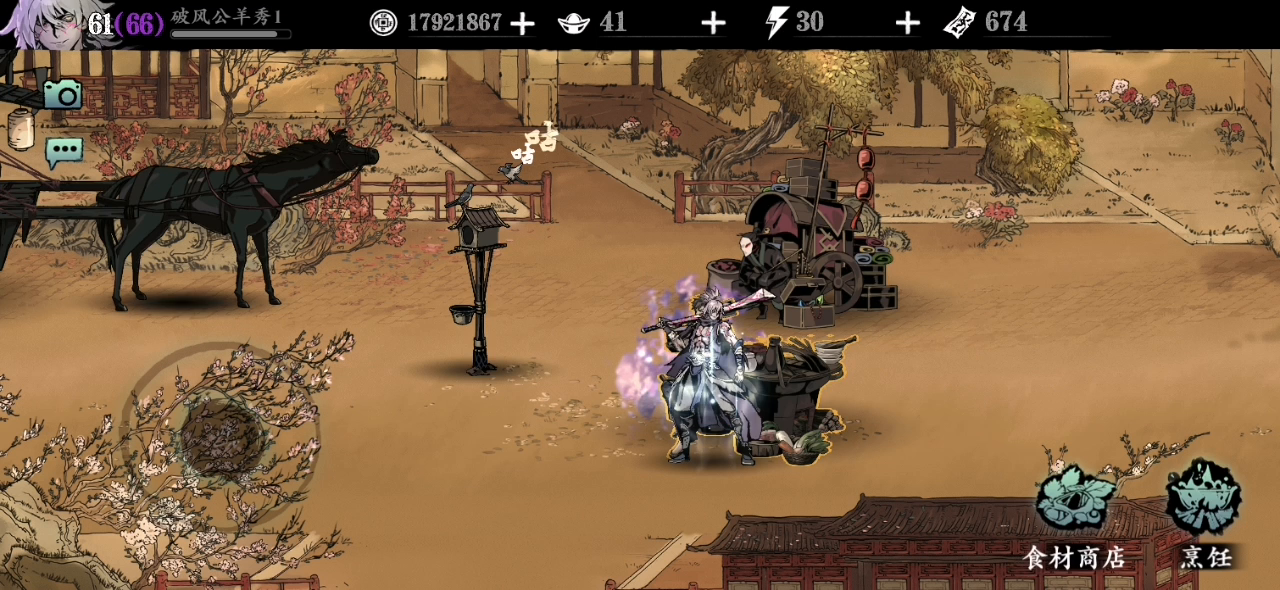Screen dimensions: 1280x590
Task: Add more copper coins with plus button
Action: click(x=522, y=23)
